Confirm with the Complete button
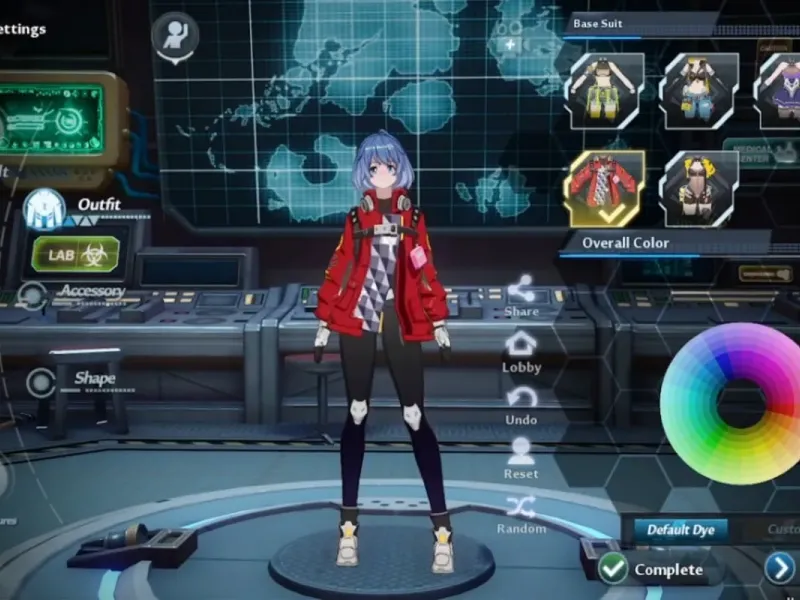Viewport: 800px width, 600px height. [652, 569]
